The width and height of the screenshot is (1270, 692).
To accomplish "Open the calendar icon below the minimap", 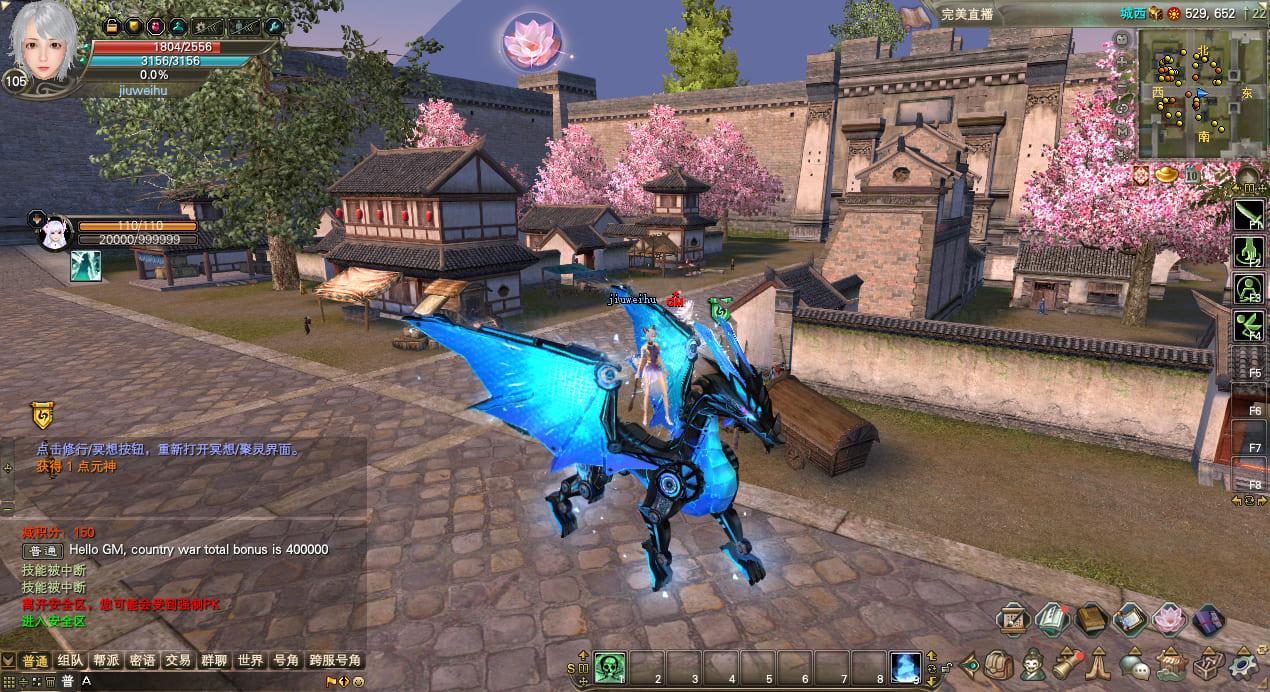I will click(x=1192, y=176).
